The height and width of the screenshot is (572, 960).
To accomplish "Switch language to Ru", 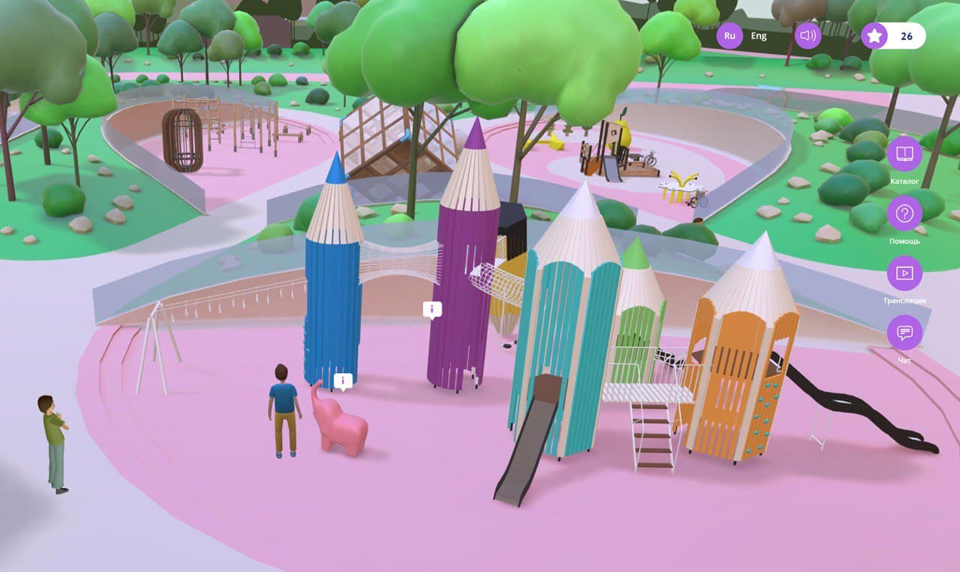I will coord(730,36).
